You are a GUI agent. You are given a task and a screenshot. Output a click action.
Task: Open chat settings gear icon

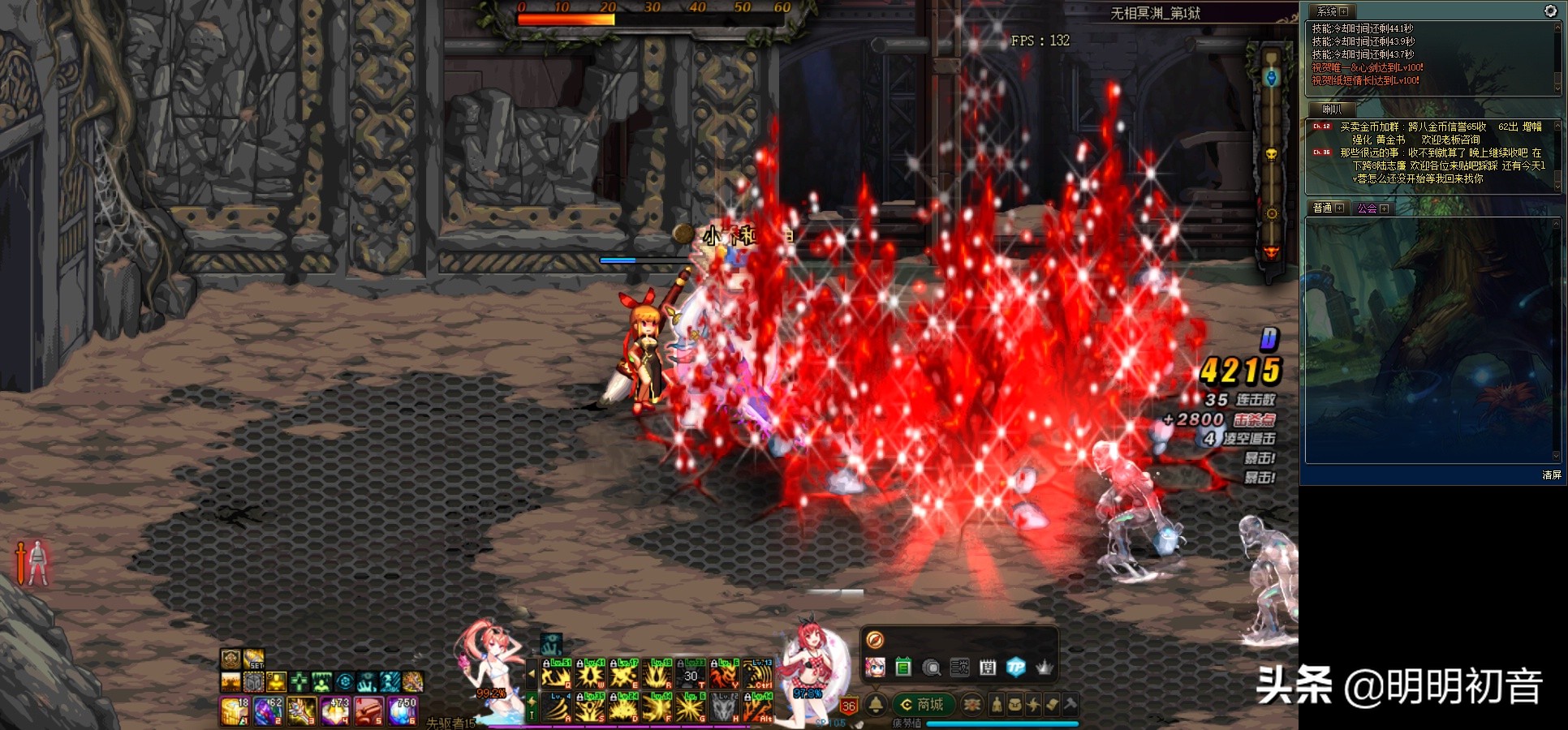[x=1549, y=11]
